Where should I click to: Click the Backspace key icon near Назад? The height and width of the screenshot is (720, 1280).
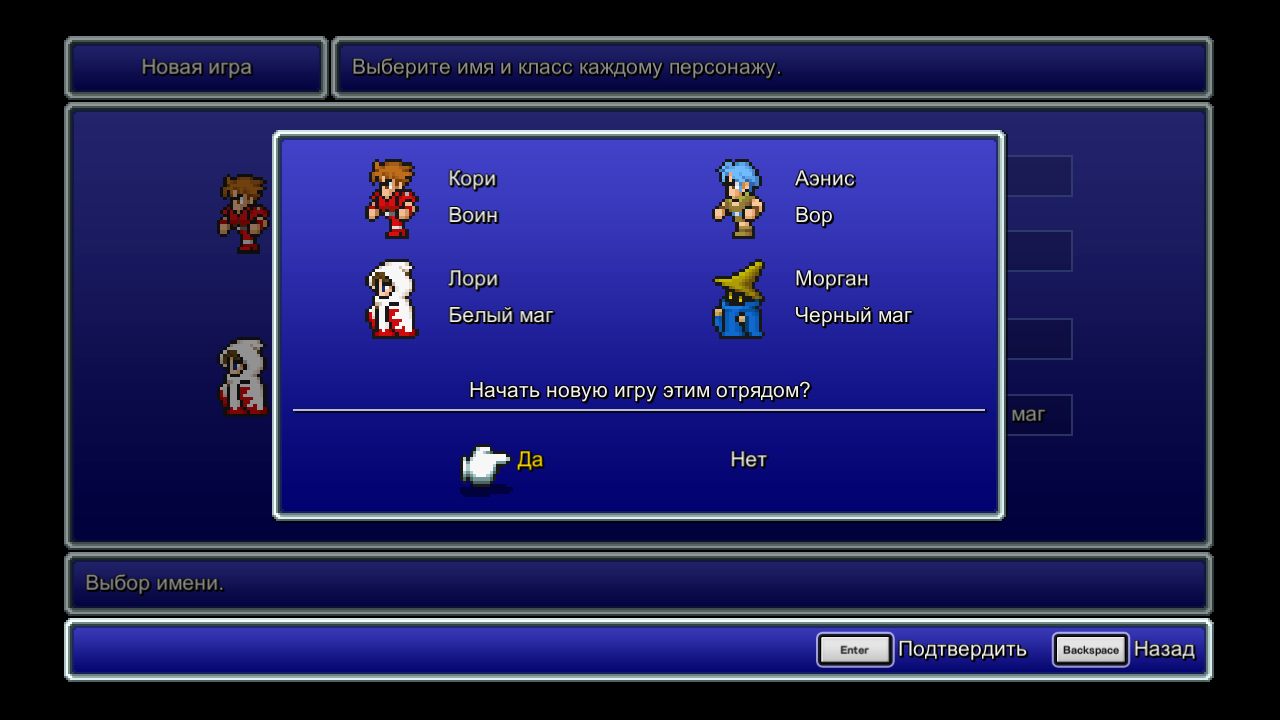coord(1090,649)
